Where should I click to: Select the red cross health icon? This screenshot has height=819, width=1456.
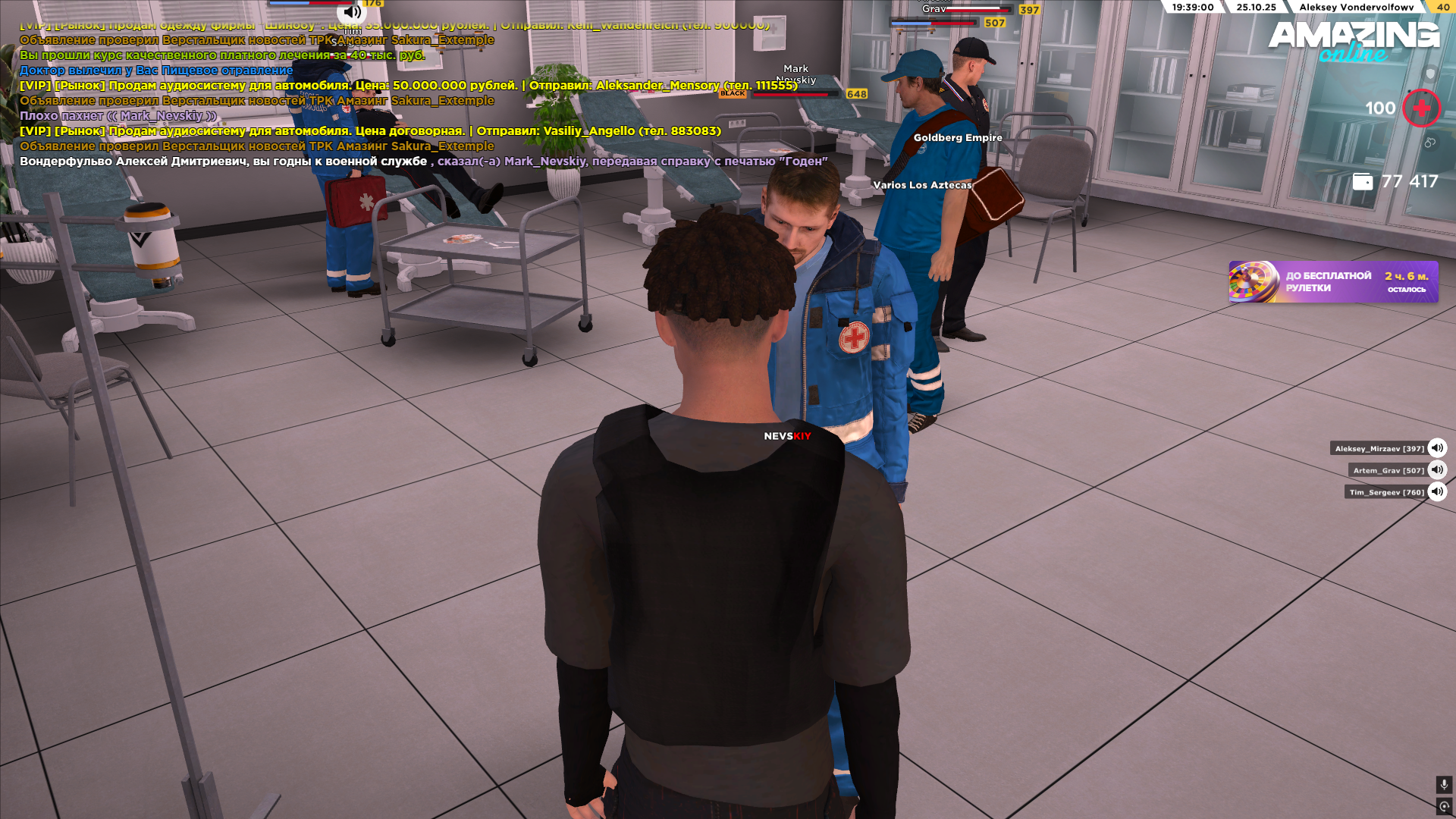coord(1421,108)
